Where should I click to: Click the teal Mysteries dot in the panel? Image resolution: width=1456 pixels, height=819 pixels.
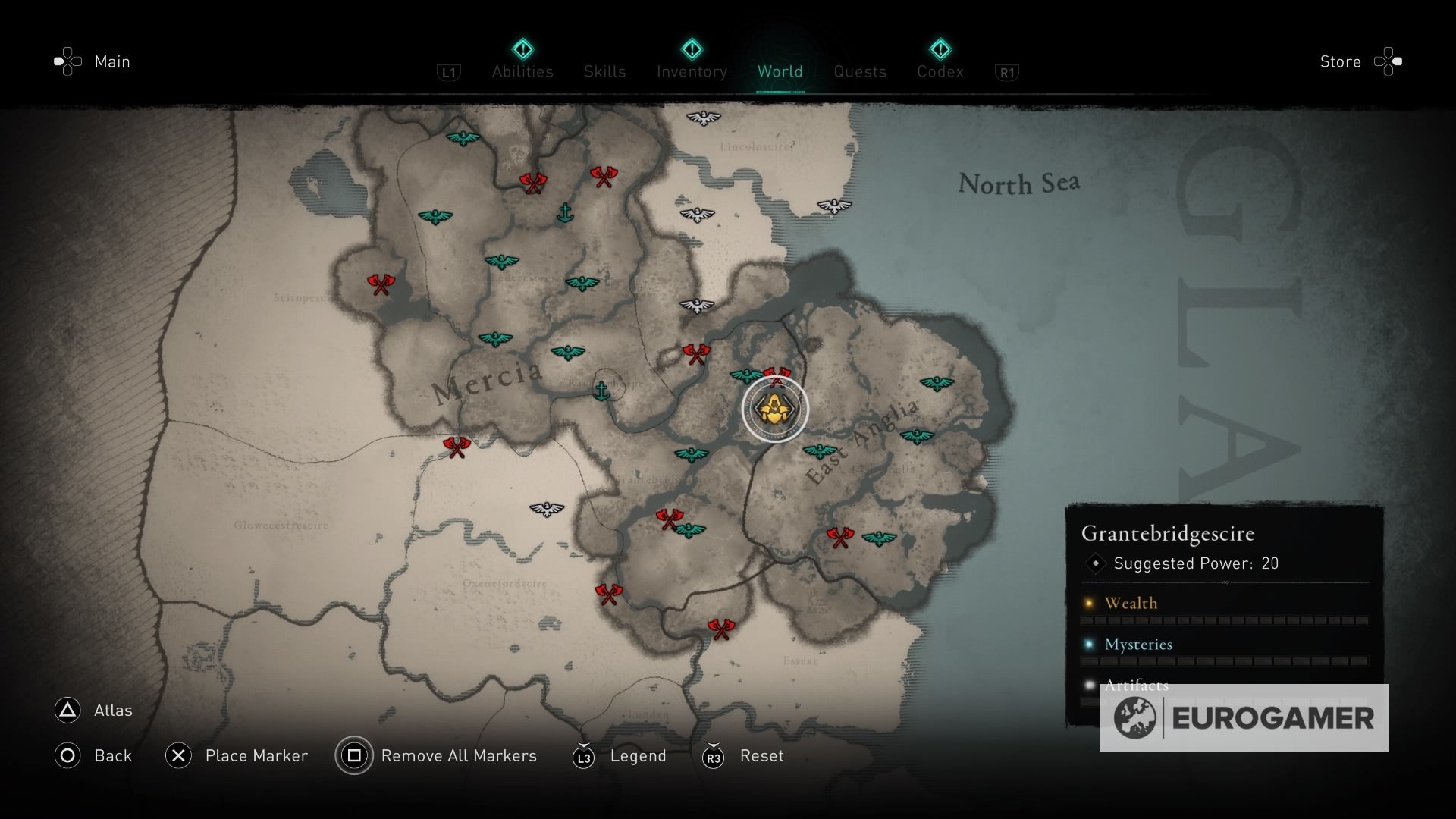[x=1090, y=644]
